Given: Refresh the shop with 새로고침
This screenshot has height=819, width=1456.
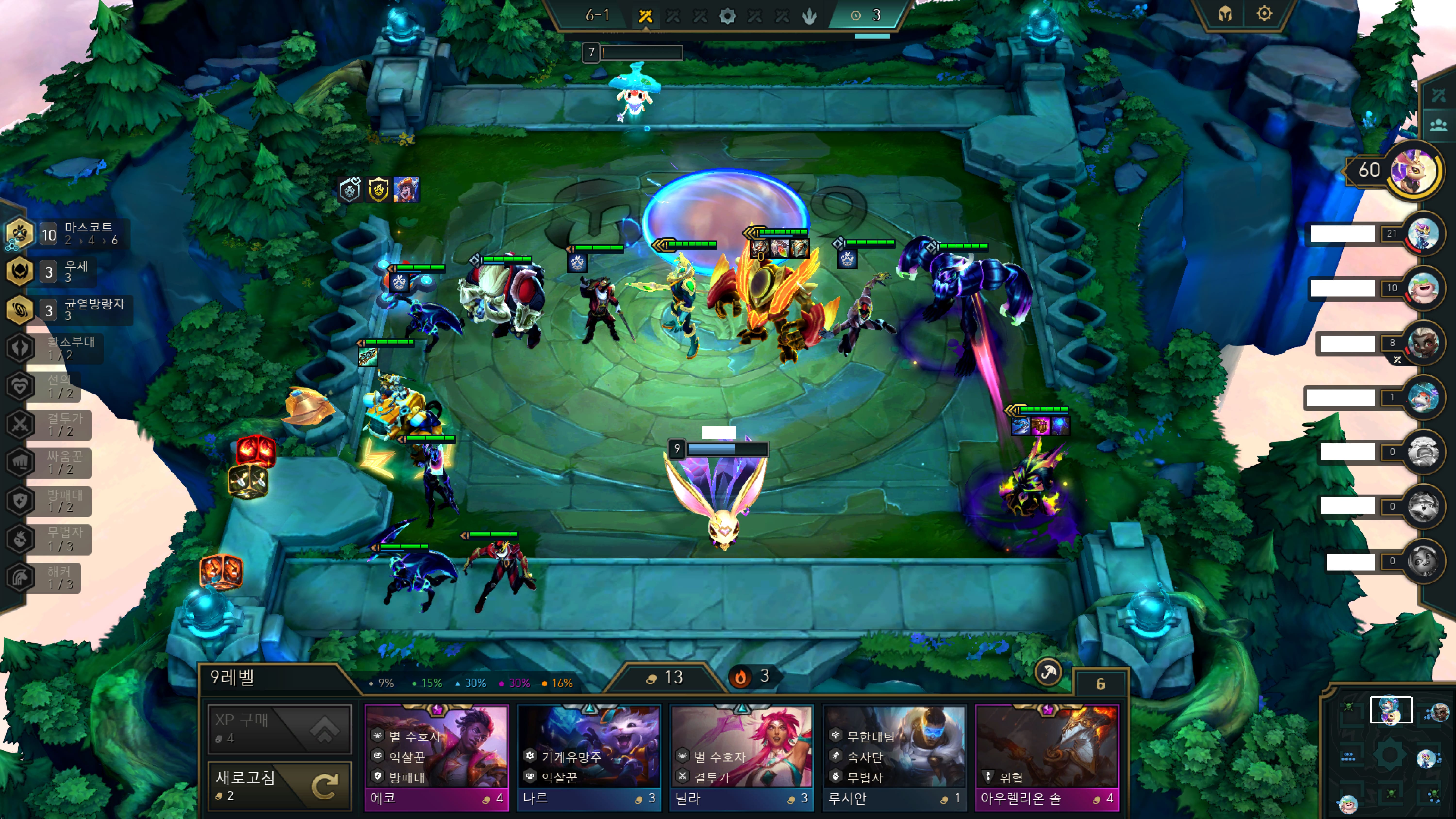Looking at the screenshot, I should pyautogui.click(x=279, y=786).
